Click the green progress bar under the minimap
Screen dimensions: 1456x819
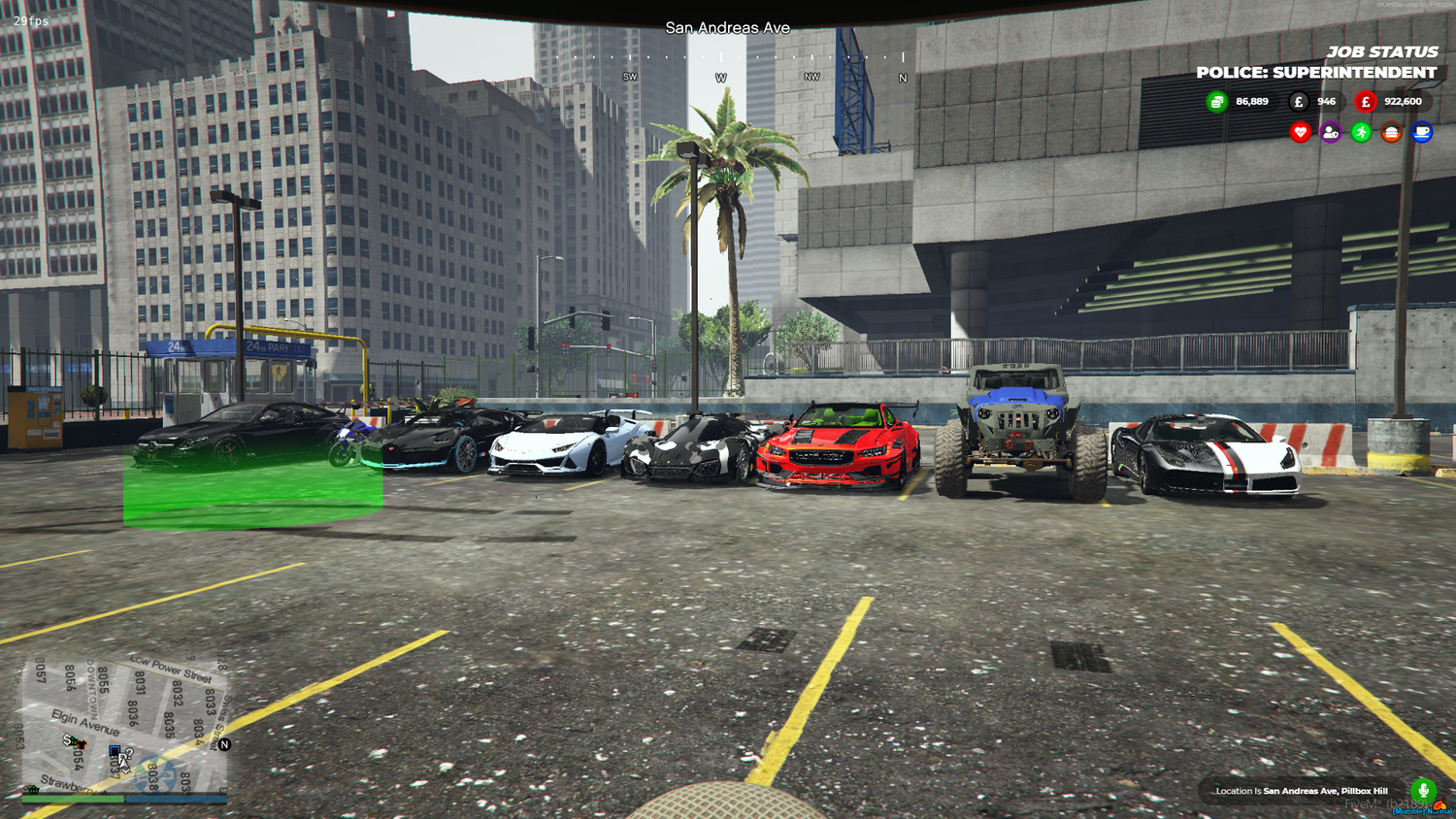pyautogui.click(x=73, y=799)
